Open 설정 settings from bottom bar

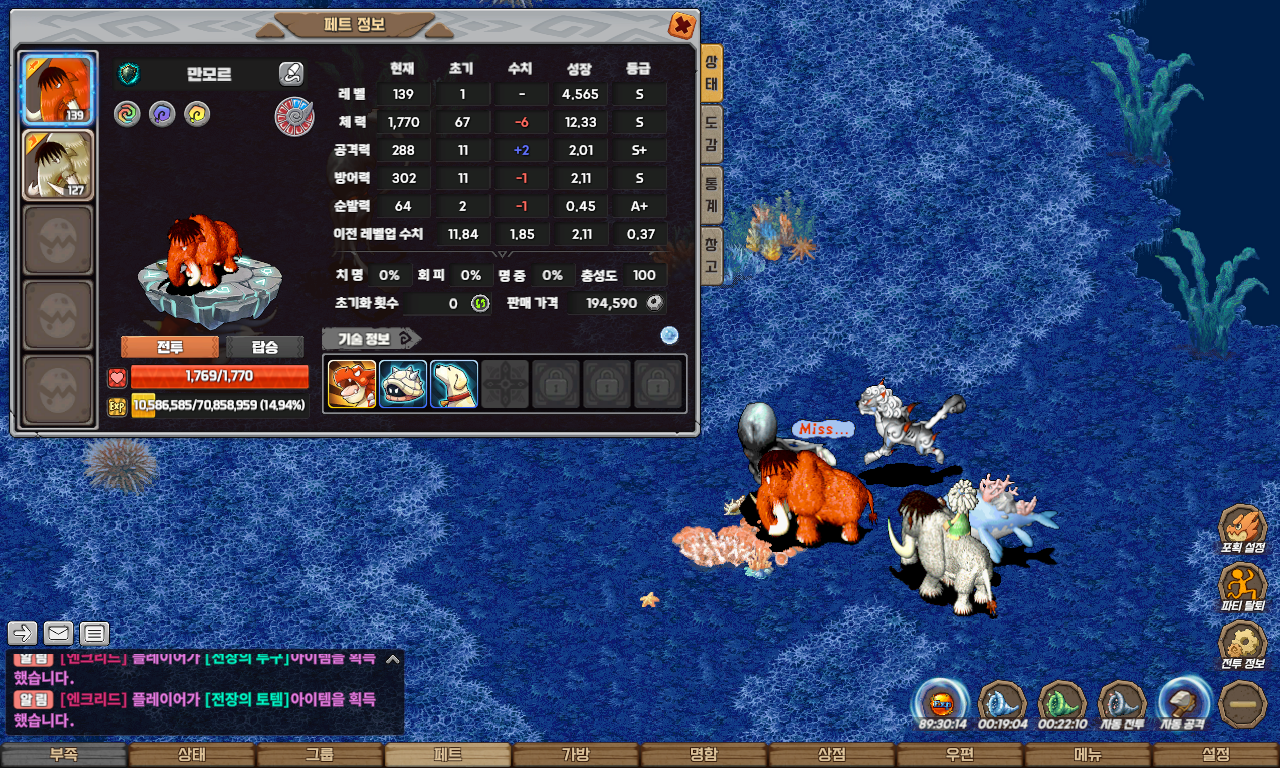1215,755
